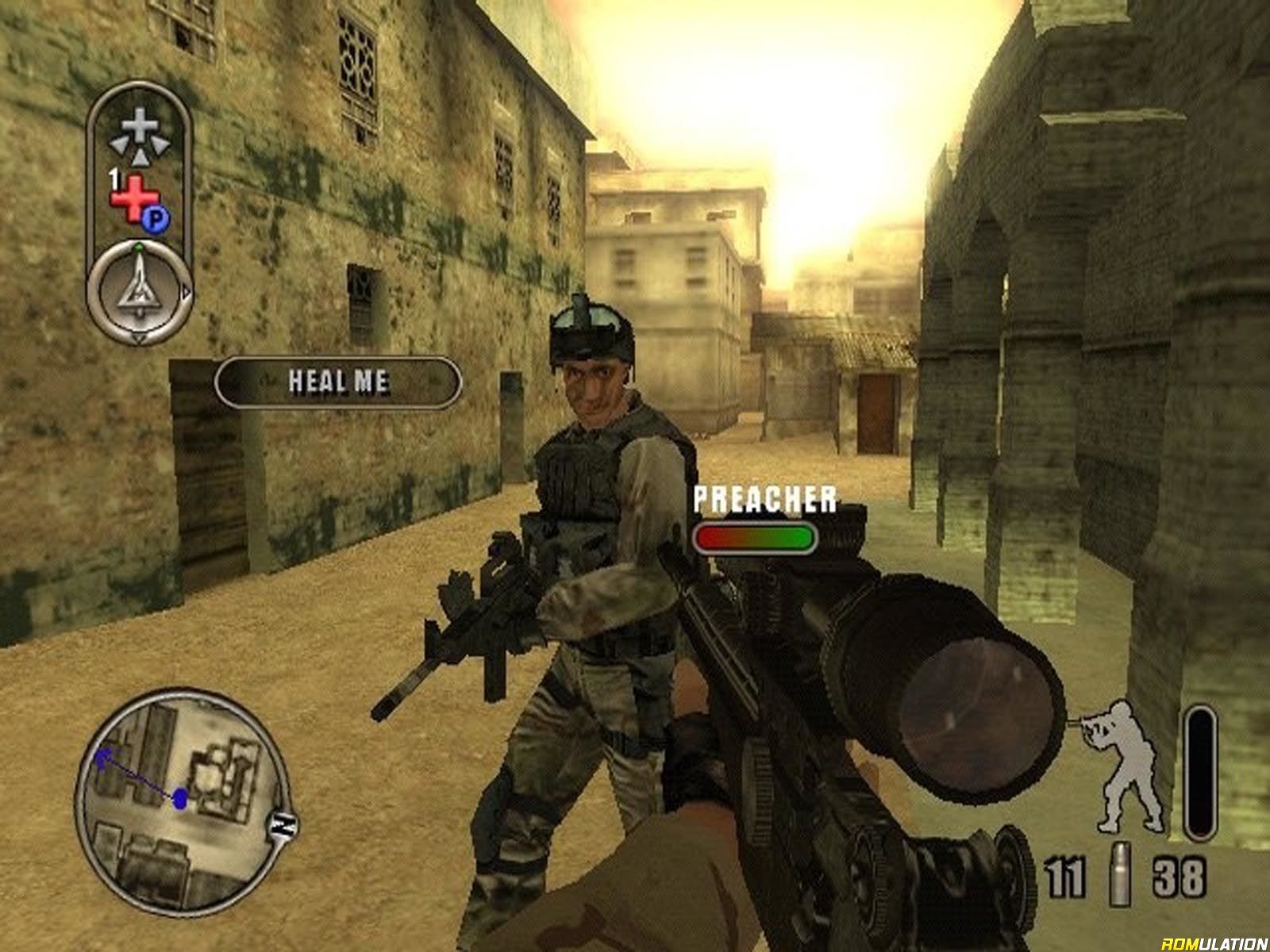This screenshot has width=1270, height=952.
Task: Open the circular minimap
Action: (182, 800)
